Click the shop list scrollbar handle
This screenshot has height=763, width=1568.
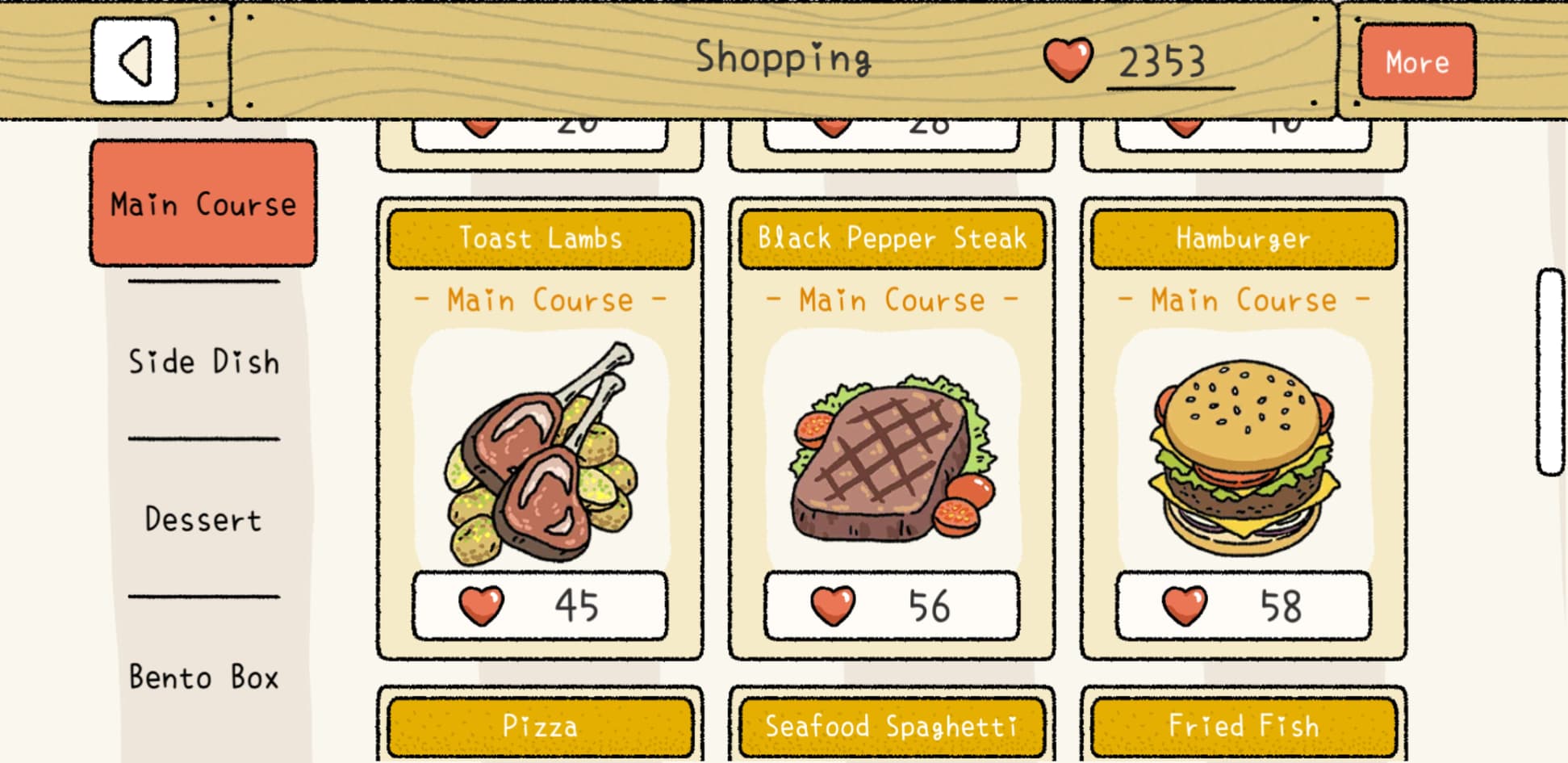(x=1550, y=371)
